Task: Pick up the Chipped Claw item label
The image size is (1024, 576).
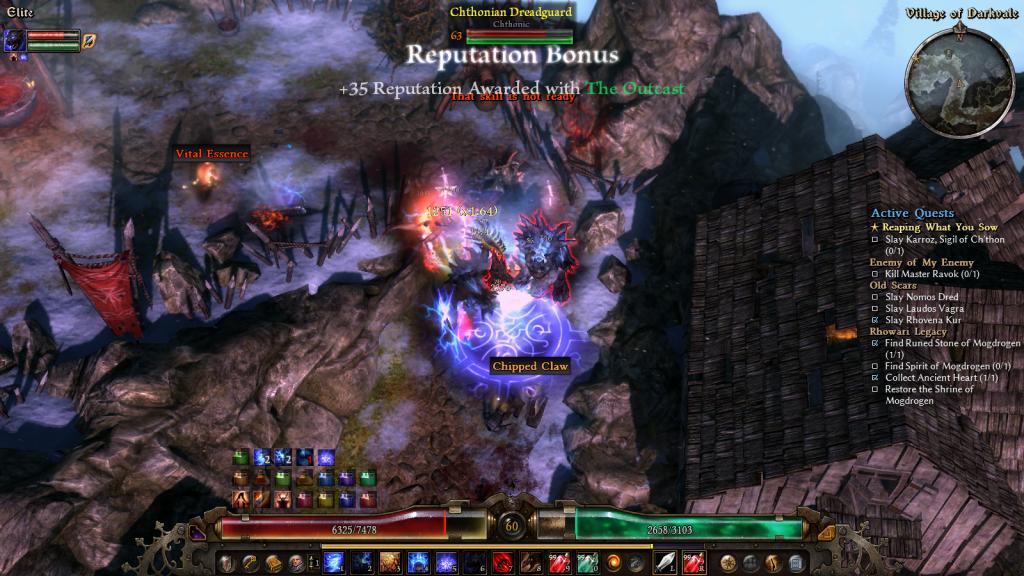Action: [x=530, y=367]
